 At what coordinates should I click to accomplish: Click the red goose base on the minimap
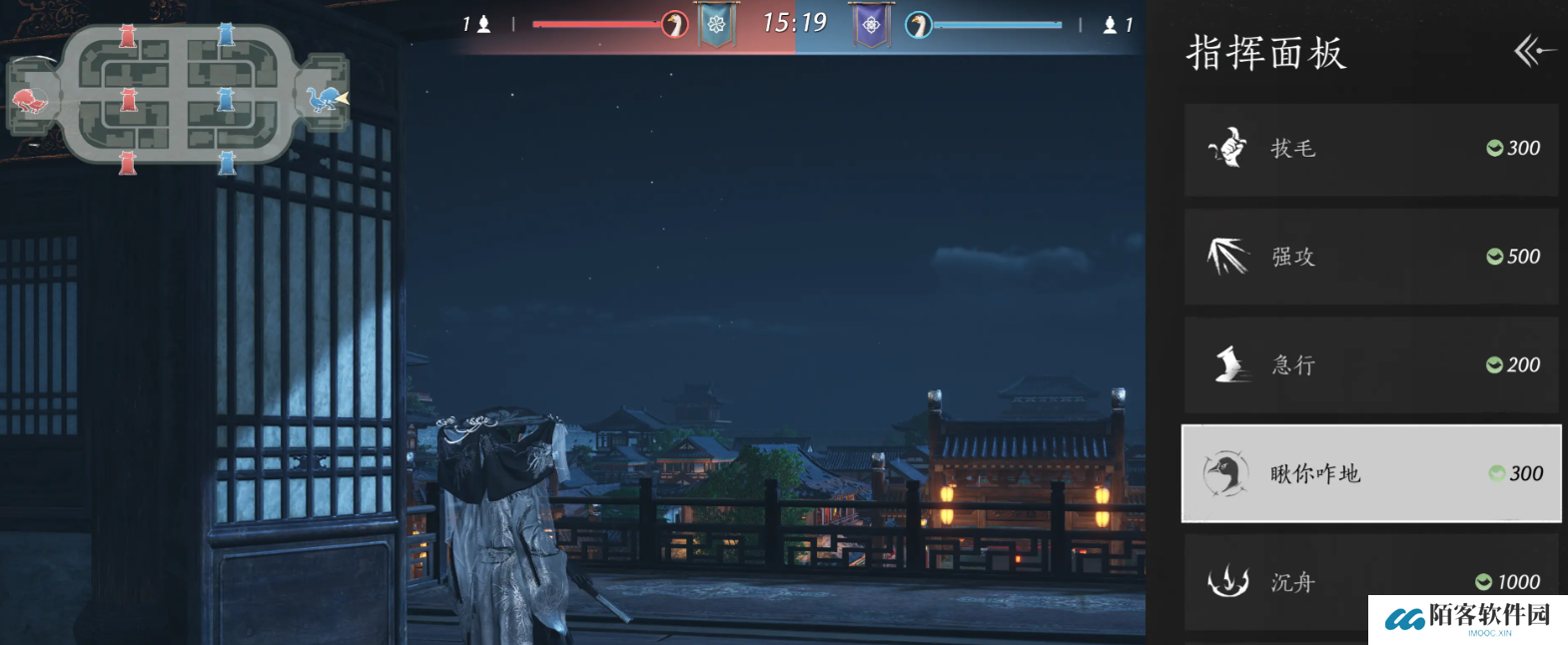[30, 100]
